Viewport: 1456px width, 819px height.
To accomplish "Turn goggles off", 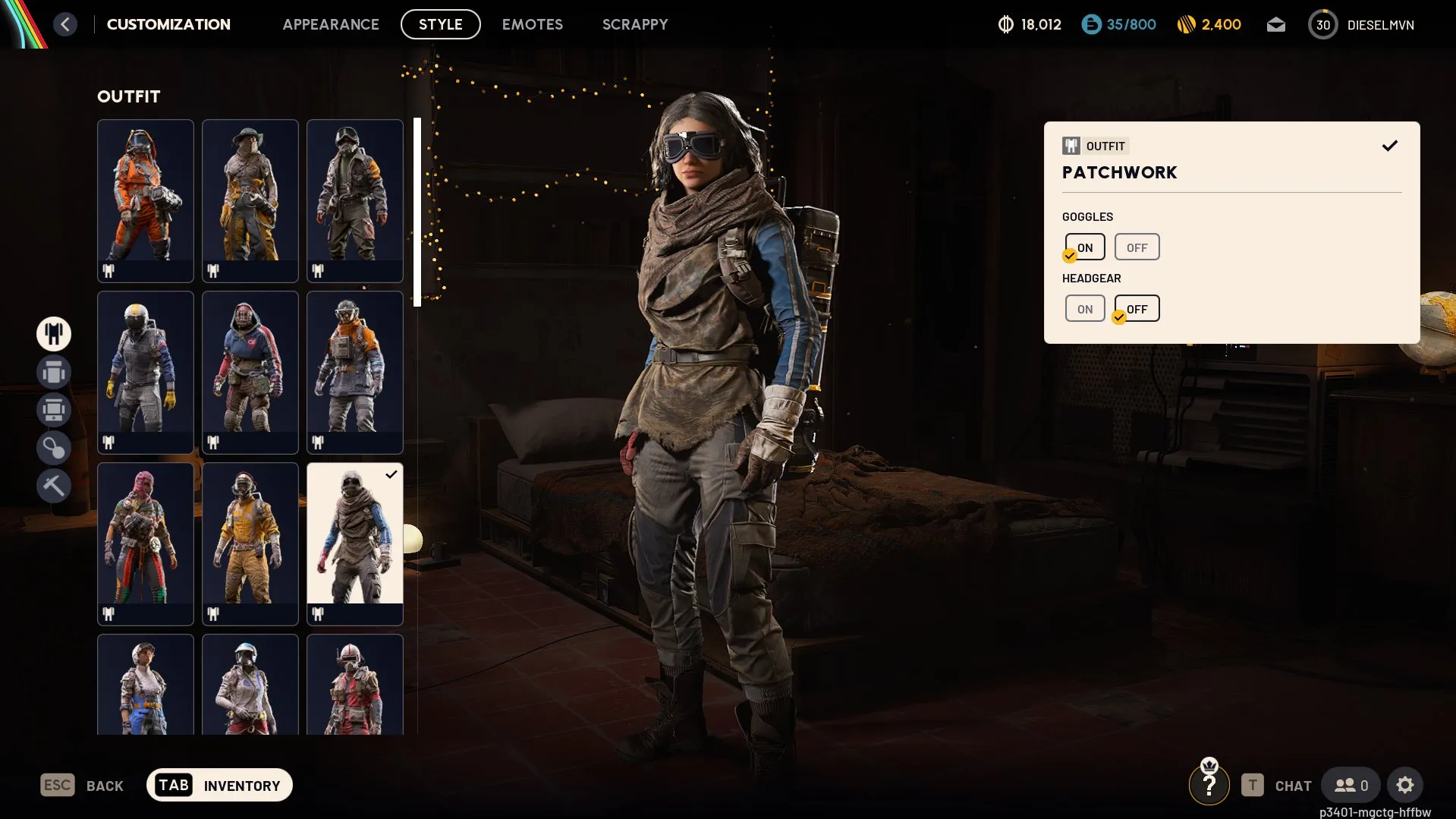I will click(x=1137, y=247).
